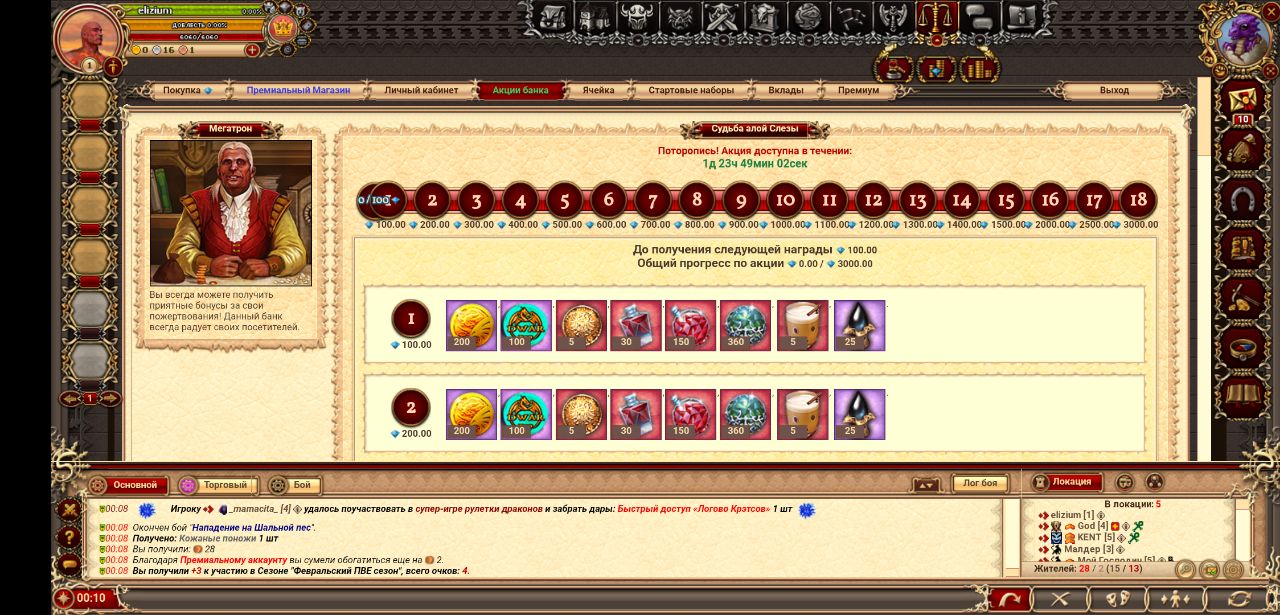Open the Премиум tab
The width and height of the screenshot is (1280, 615).
(858, 90)
